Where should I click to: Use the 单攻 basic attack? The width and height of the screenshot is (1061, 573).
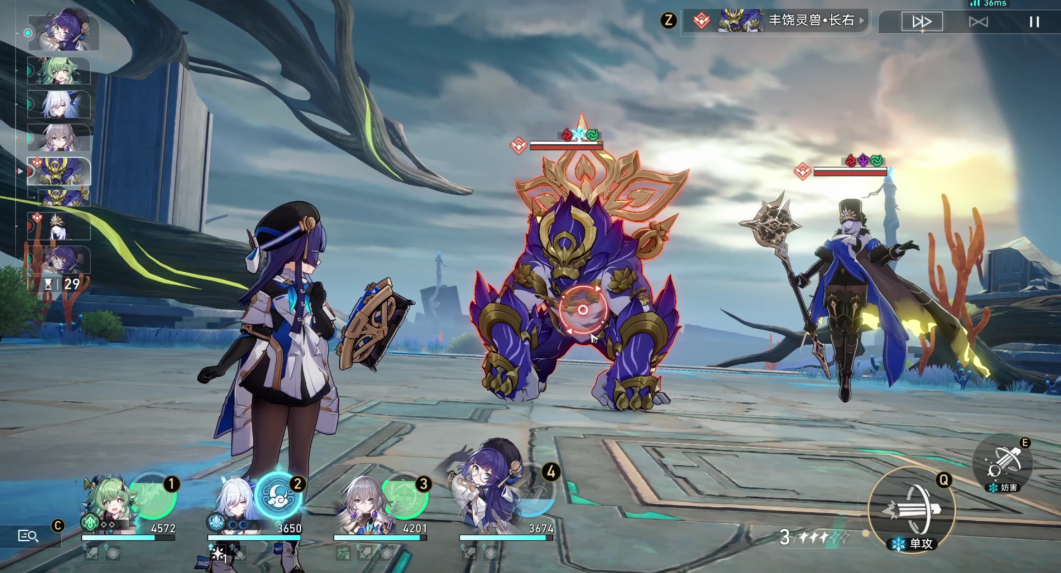[x=911, y=510]
